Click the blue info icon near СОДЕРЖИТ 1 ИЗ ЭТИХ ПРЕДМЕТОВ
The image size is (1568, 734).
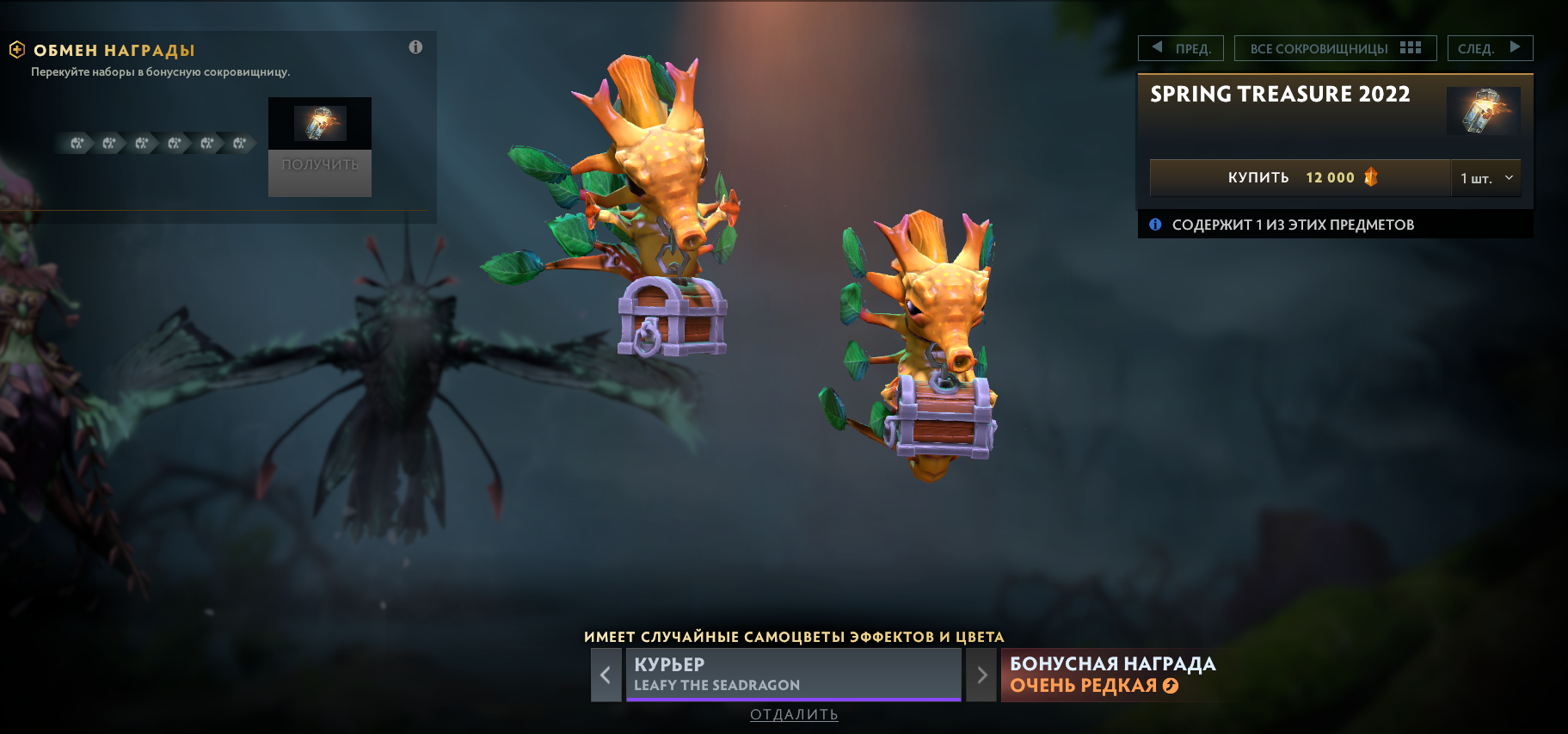click(1155, 225)
